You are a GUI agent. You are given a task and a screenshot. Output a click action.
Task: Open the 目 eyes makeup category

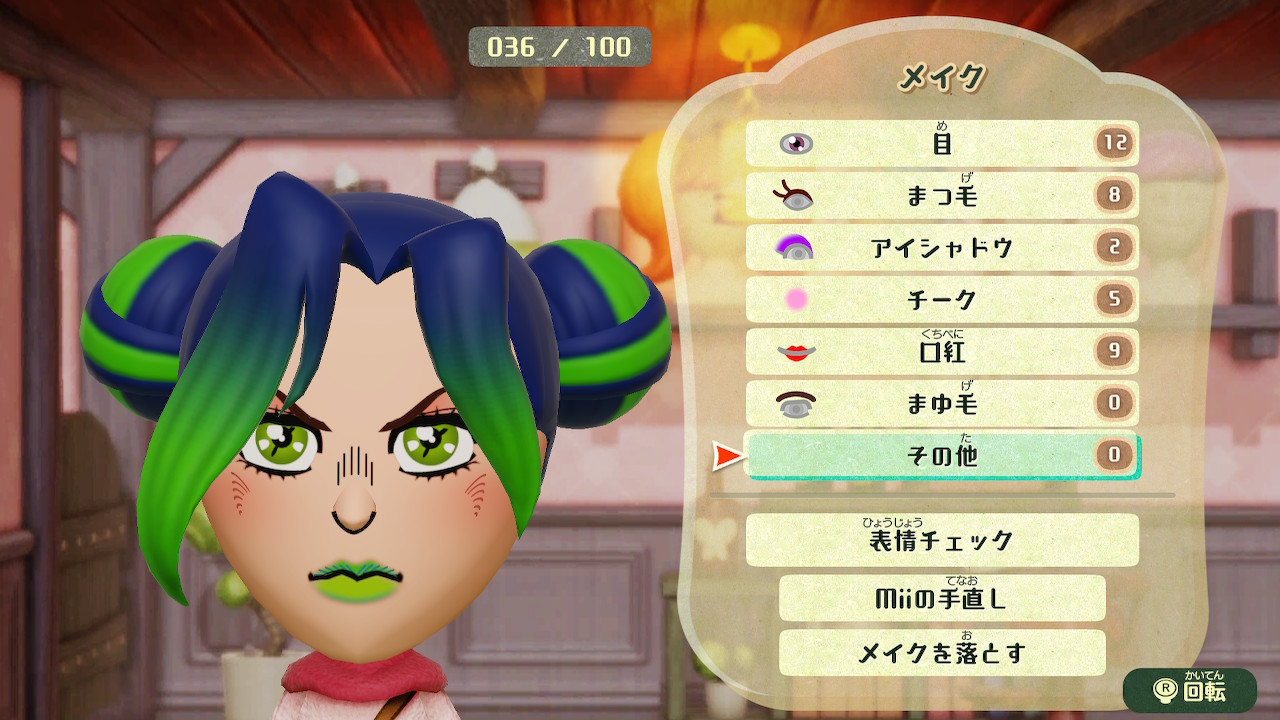pyautogui.click(x=940, y=143)
